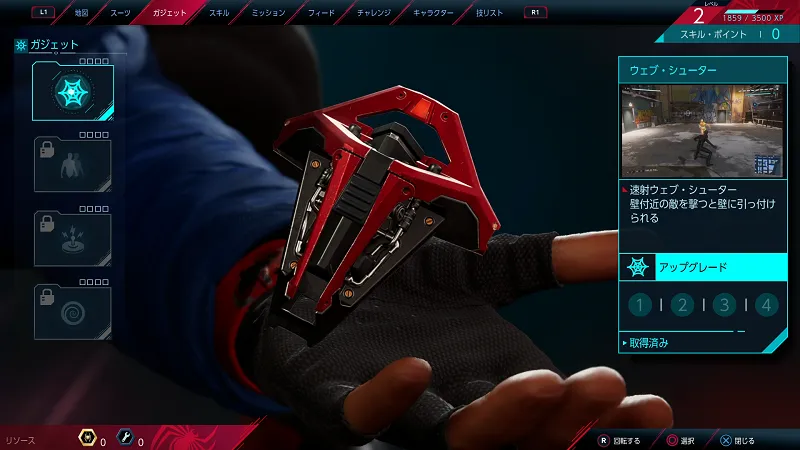Choose upgrade node 2

pyautogui.click(x=682, y=305)
